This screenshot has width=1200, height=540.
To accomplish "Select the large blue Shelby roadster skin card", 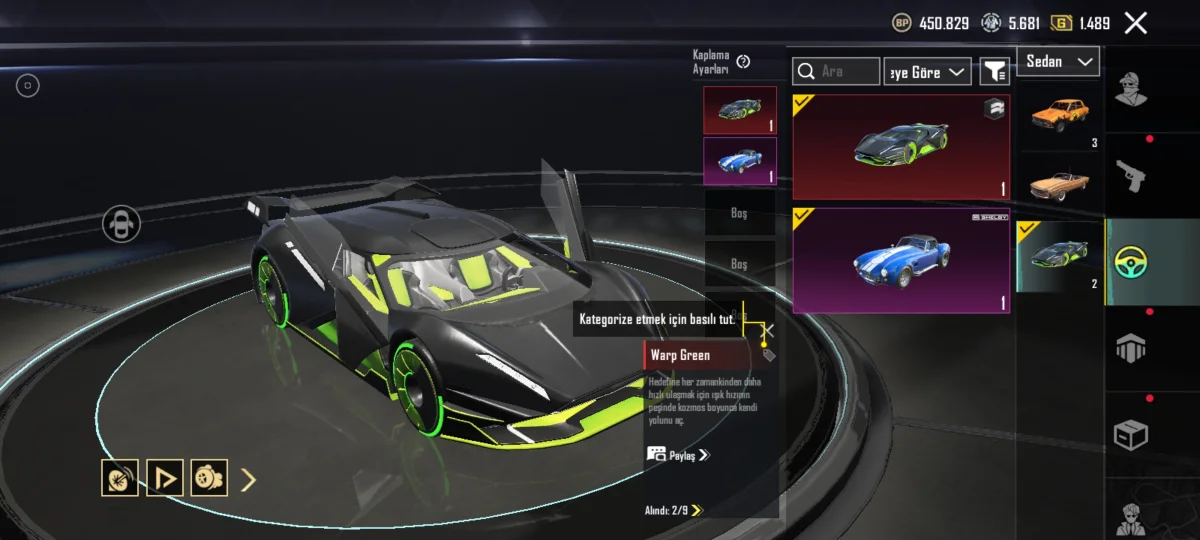I will coord(900,260).
